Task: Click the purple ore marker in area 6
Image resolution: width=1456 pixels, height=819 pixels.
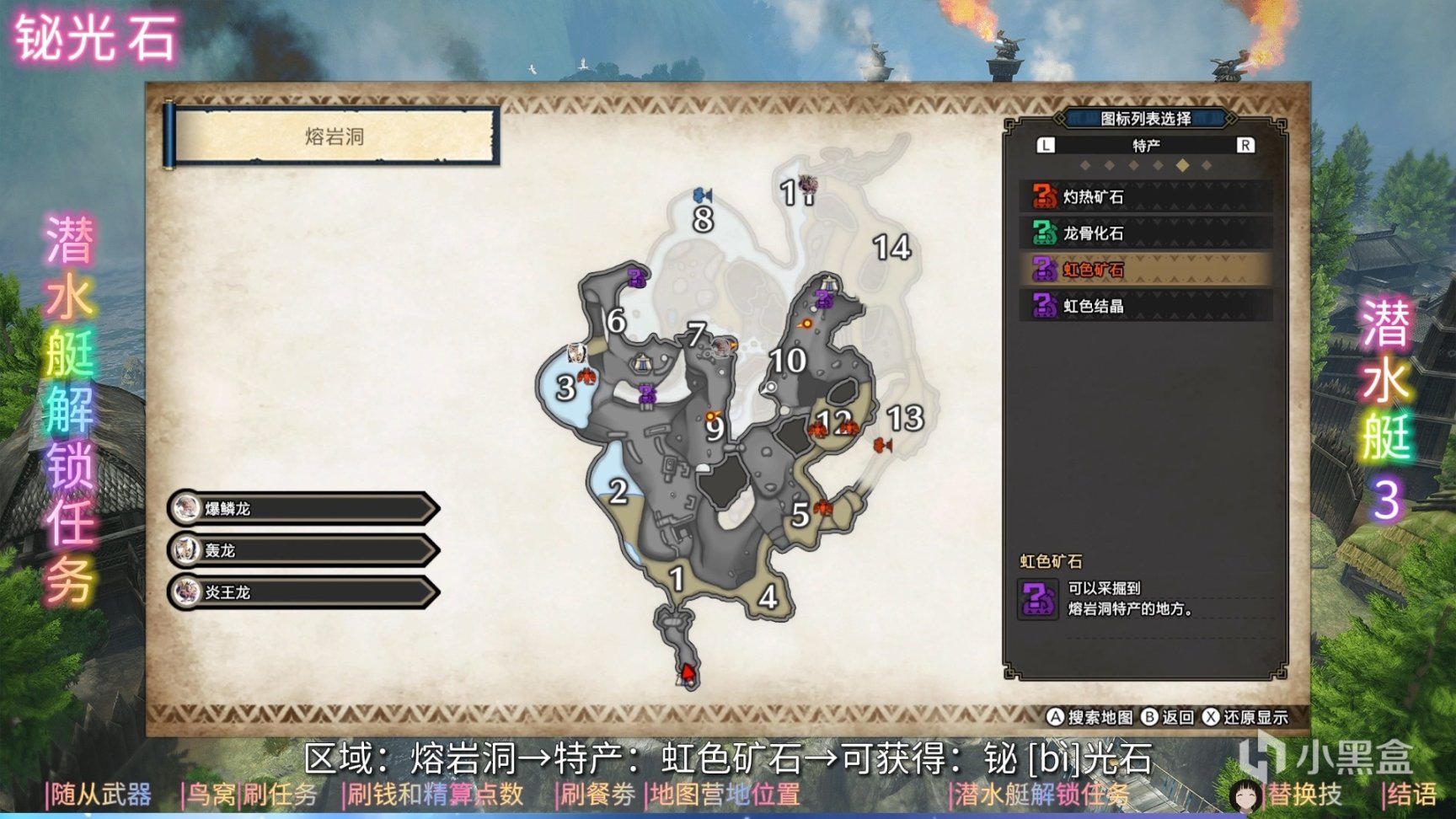Action: (637, 276)
